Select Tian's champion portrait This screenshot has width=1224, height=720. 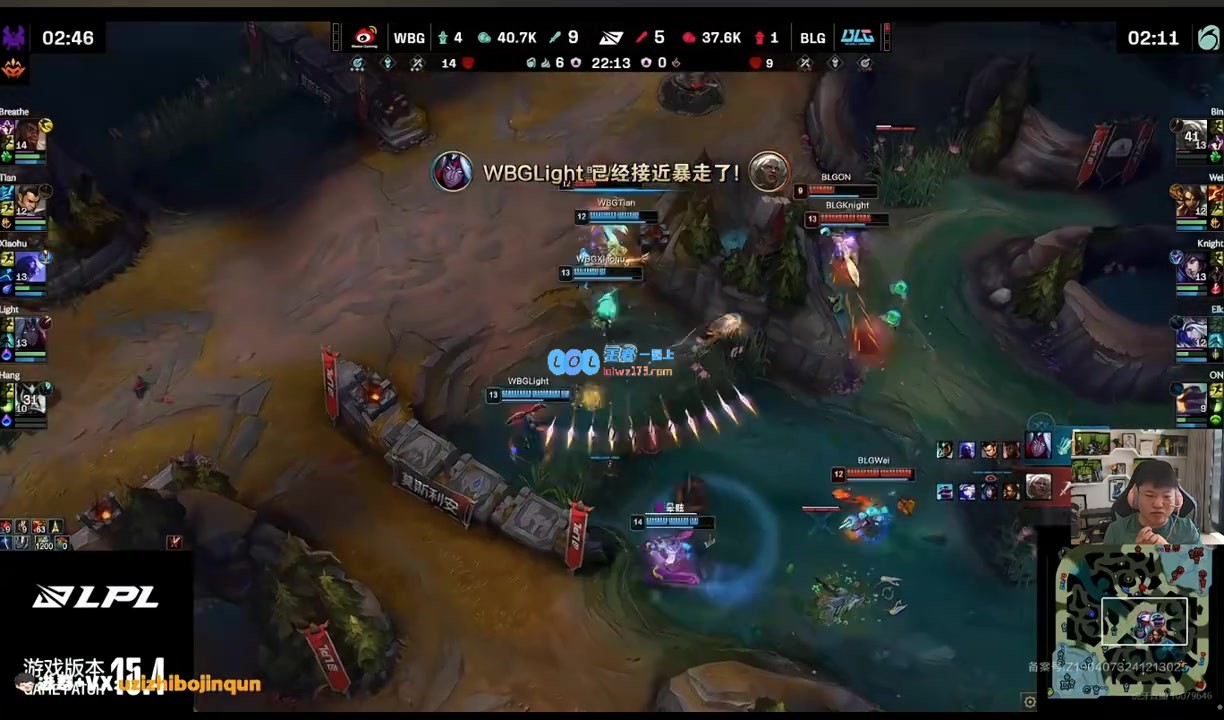coord(31,201)
